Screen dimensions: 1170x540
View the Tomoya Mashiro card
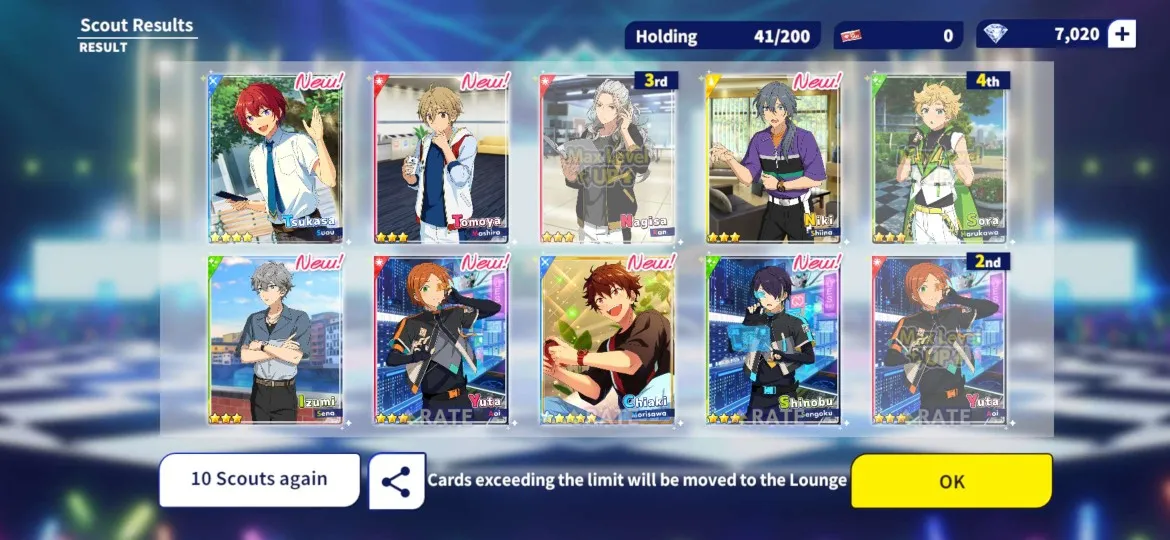coord(442,158)
